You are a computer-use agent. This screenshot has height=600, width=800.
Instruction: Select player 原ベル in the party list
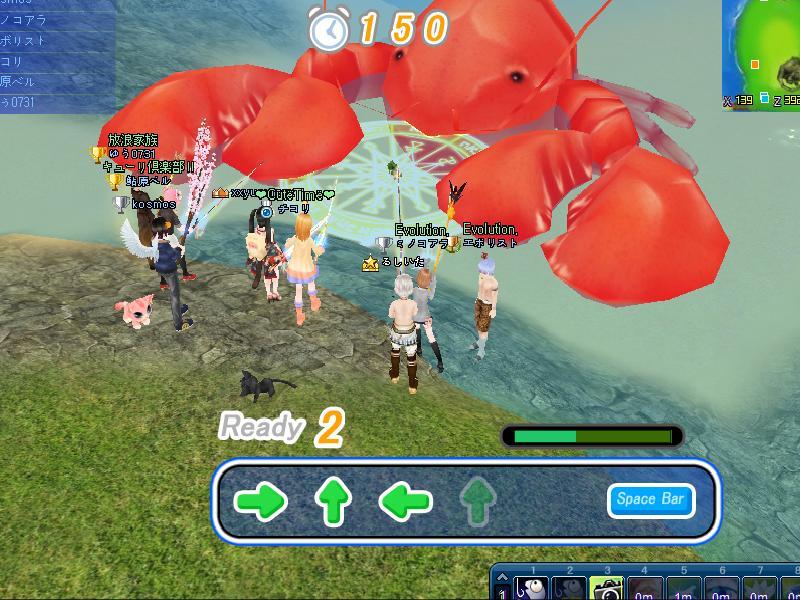click(40, 83)
